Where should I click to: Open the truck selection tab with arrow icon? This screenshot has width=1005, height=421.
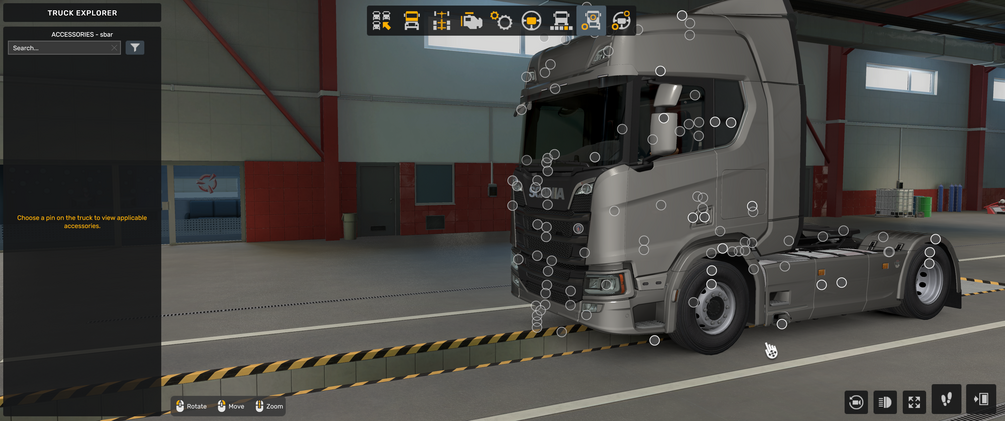click(381, 21)
